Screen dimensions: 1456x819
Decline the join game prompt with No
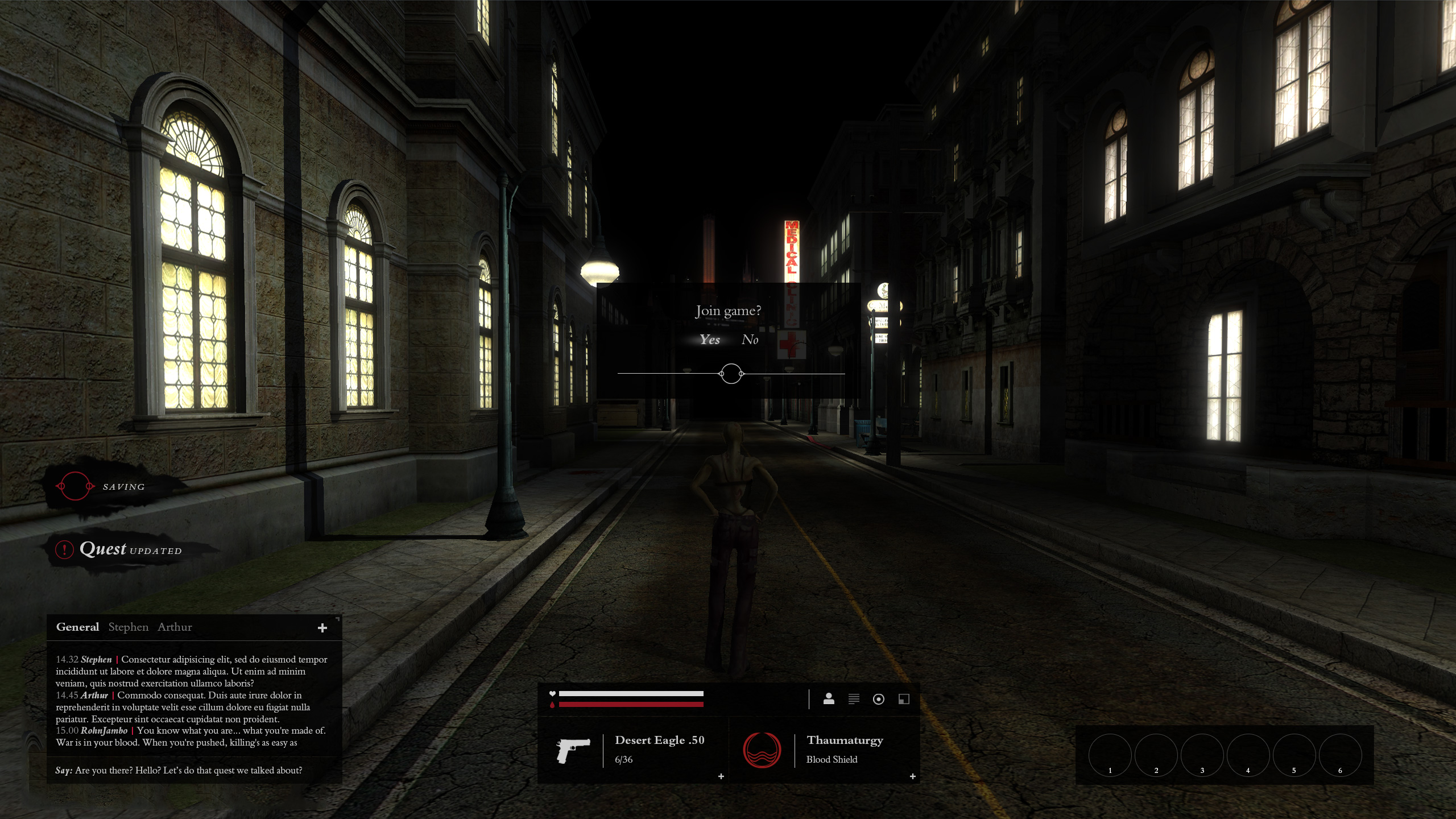(x=750, y=340)
